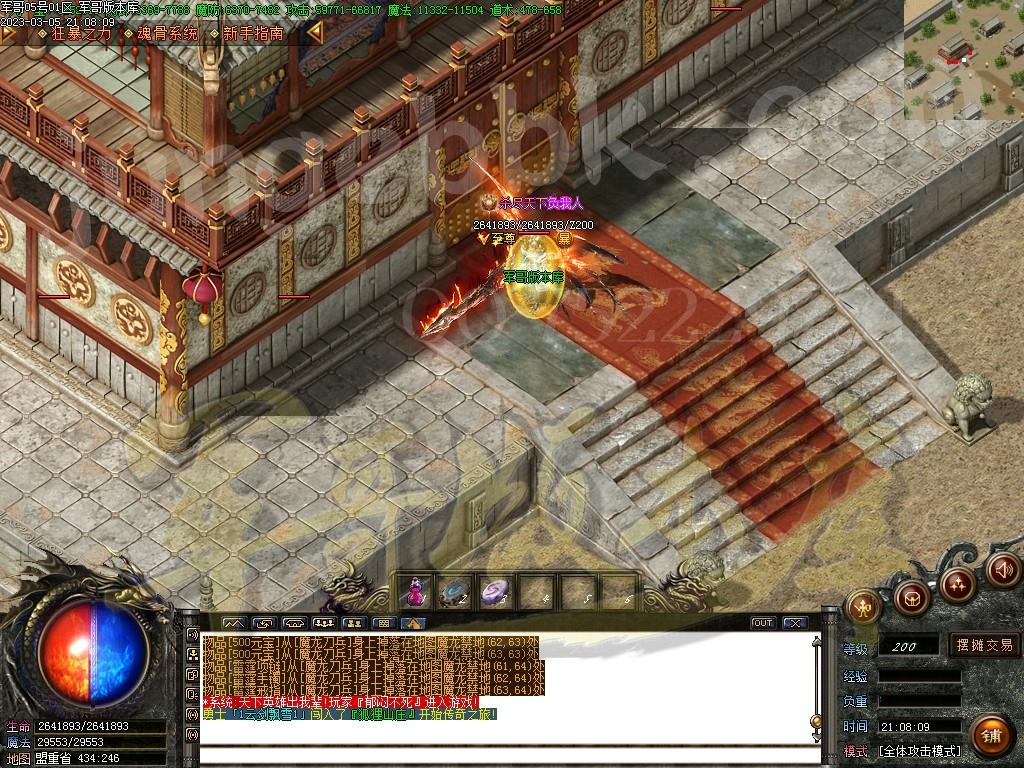This screenshot has width=1024, height=768.
Task: Open the 魂骨系统 menu entry
Action: pos(167,33)
